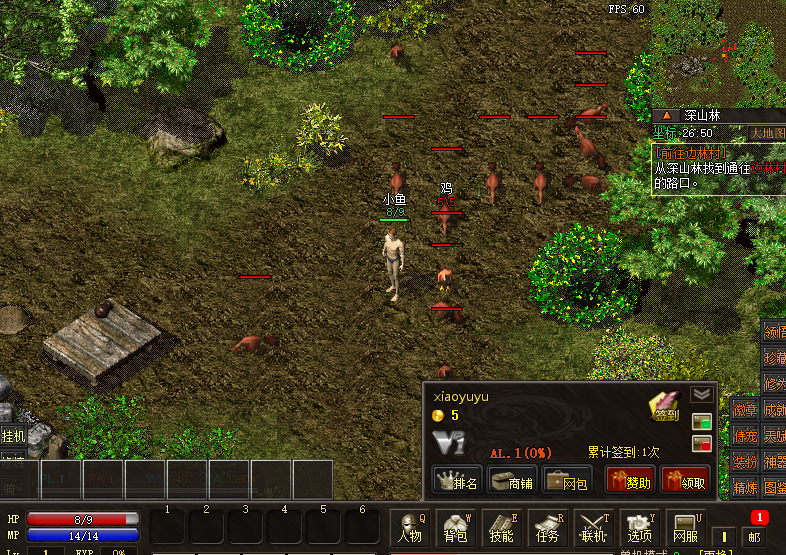Viewport: 786px width, 555px height.
Task: Open the 网包 briefcase button
Action: click(567, 480)
